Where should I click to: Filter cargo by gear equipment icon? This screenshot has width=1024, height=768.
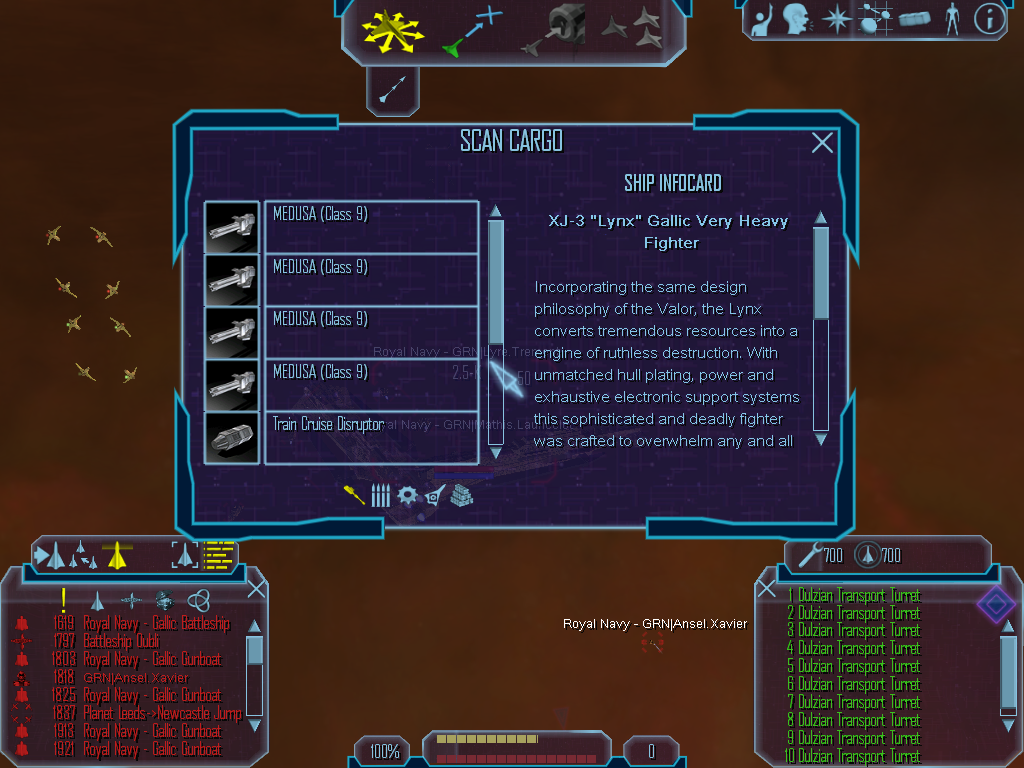(x=407, y=495)
